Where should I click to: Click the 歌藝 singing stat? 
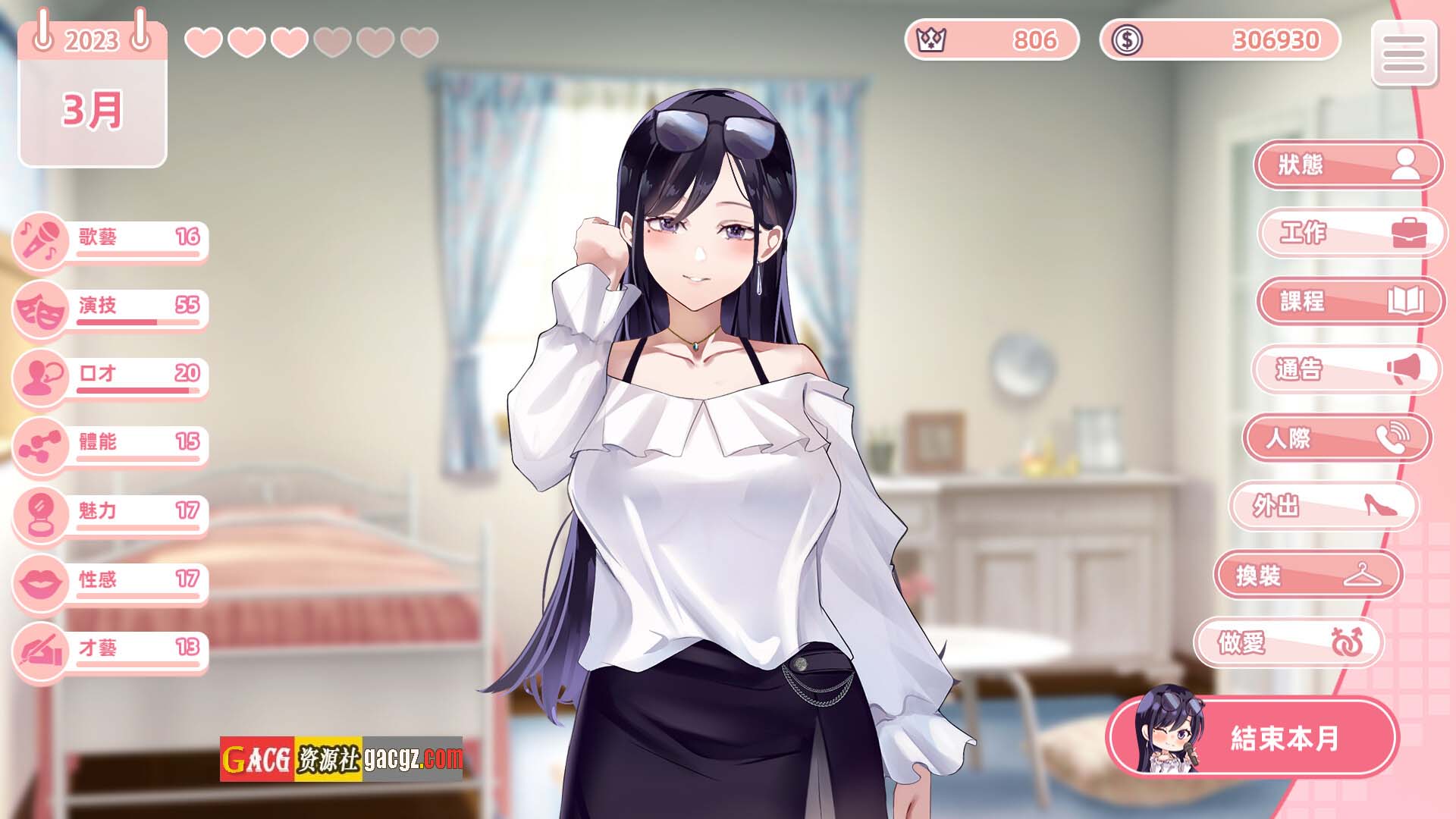[x=111, y=240]
